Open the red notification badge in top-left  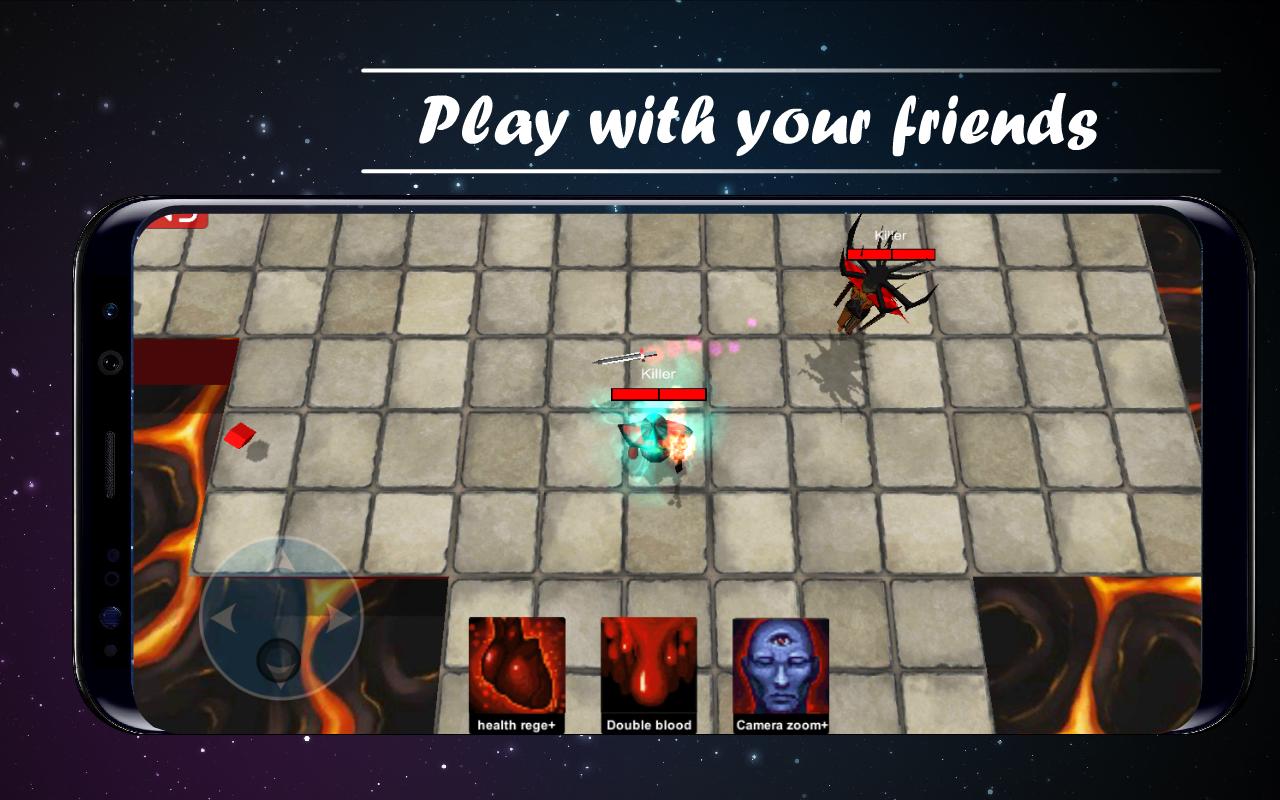180,222
